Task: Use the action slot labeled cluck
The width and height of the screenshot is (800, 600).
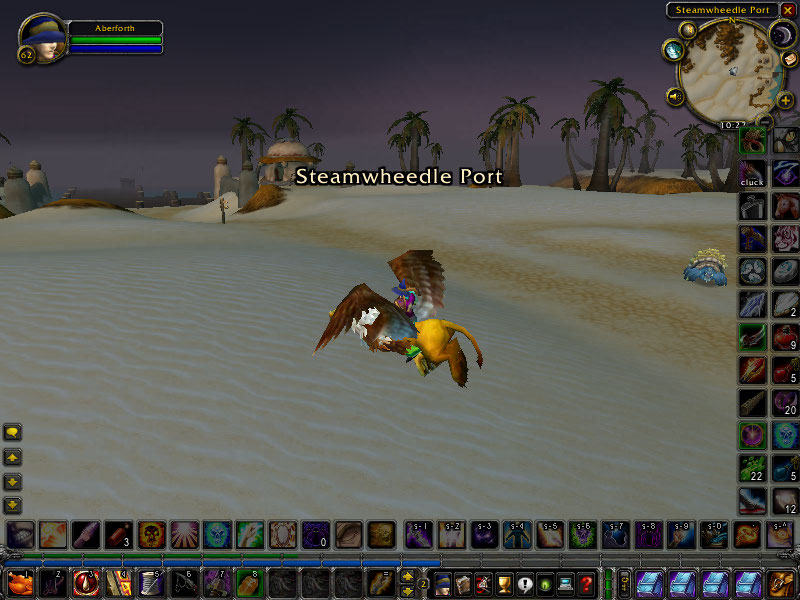Action: coord(752,173)
